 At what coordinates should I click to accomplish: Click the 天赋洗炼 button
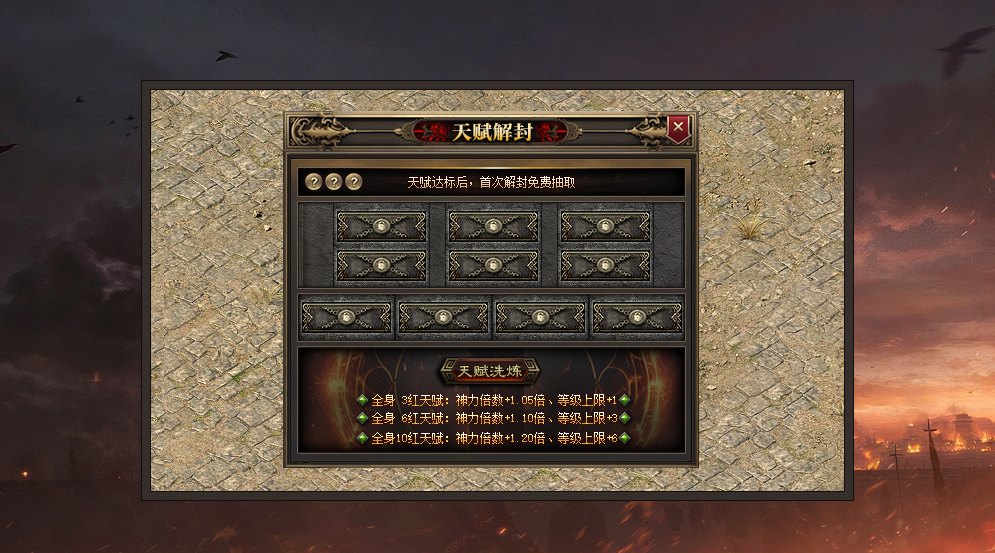[490, 371]
